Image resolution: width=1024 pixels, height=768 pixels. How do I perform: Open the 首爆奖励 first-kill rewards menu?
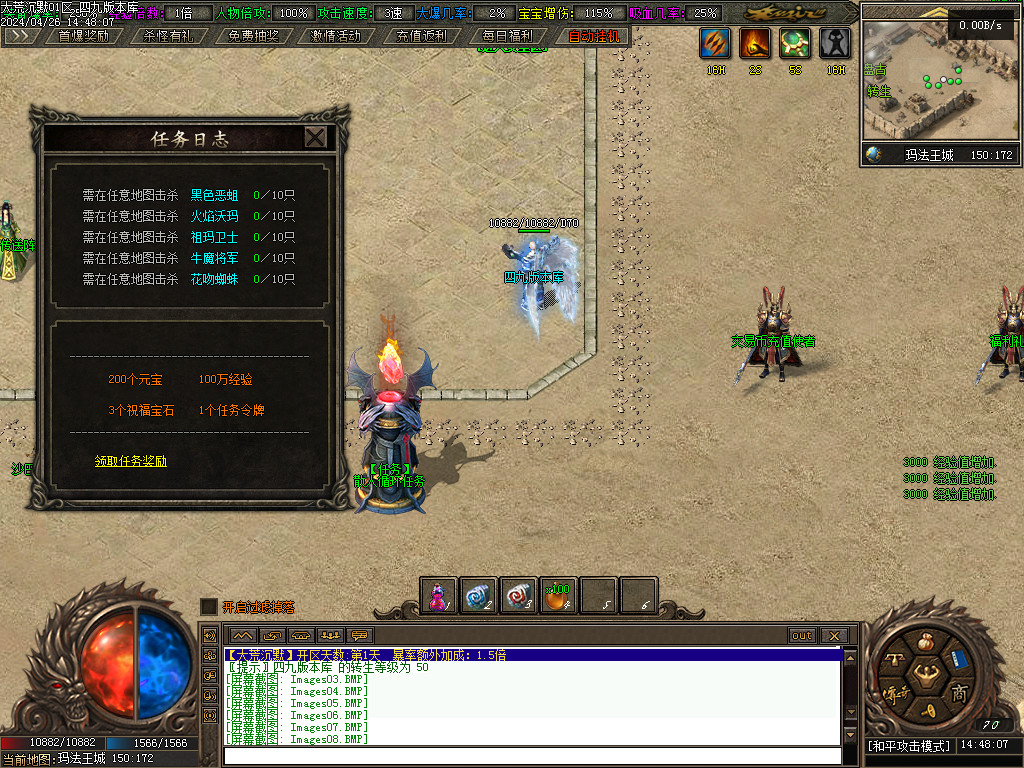pyautogui.click(x=84, y=36)
